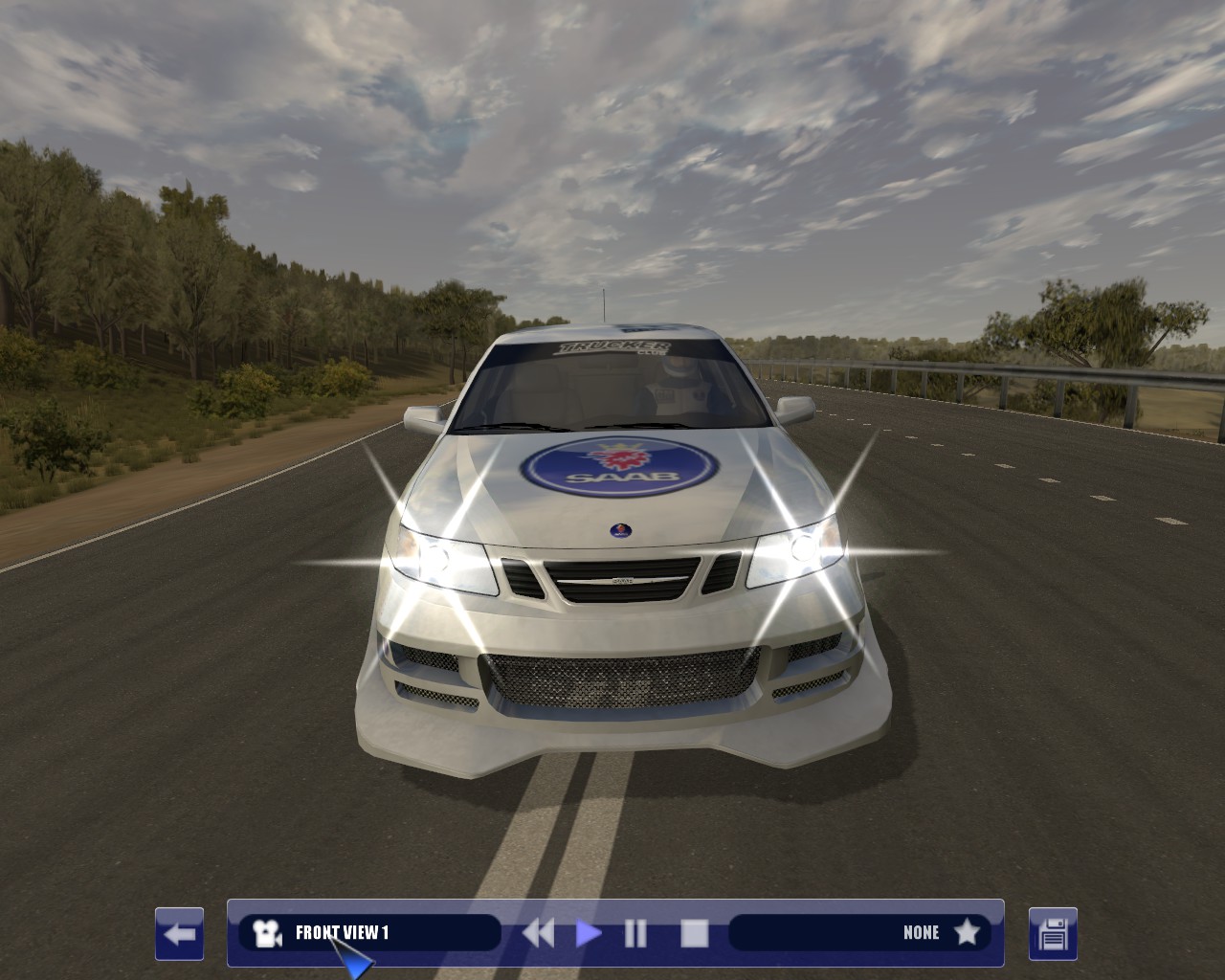This screenshot has height=980, width=1225.
Task: Rewind the replay to the beginning
Action: (x=538, y=933)
